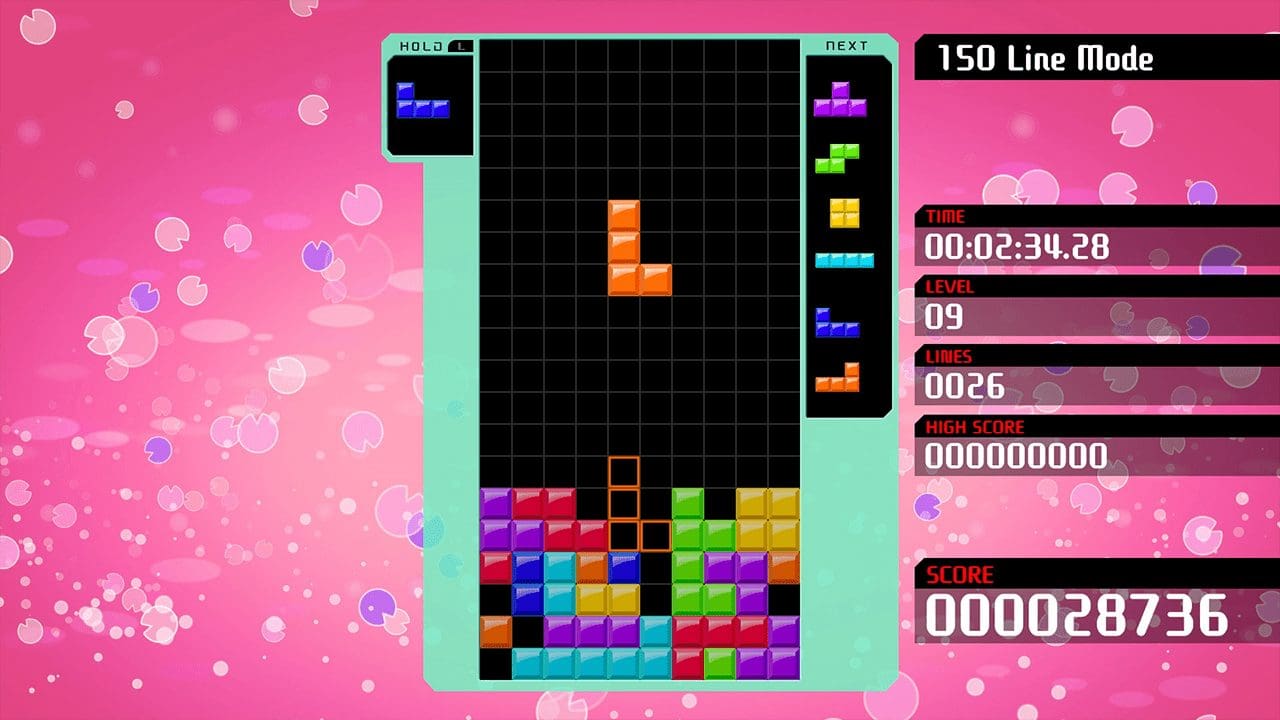Viewport: 1280px width, 720px height.
Task: Click the purple T piece in NEXT queue
Action: click(843, 100)
